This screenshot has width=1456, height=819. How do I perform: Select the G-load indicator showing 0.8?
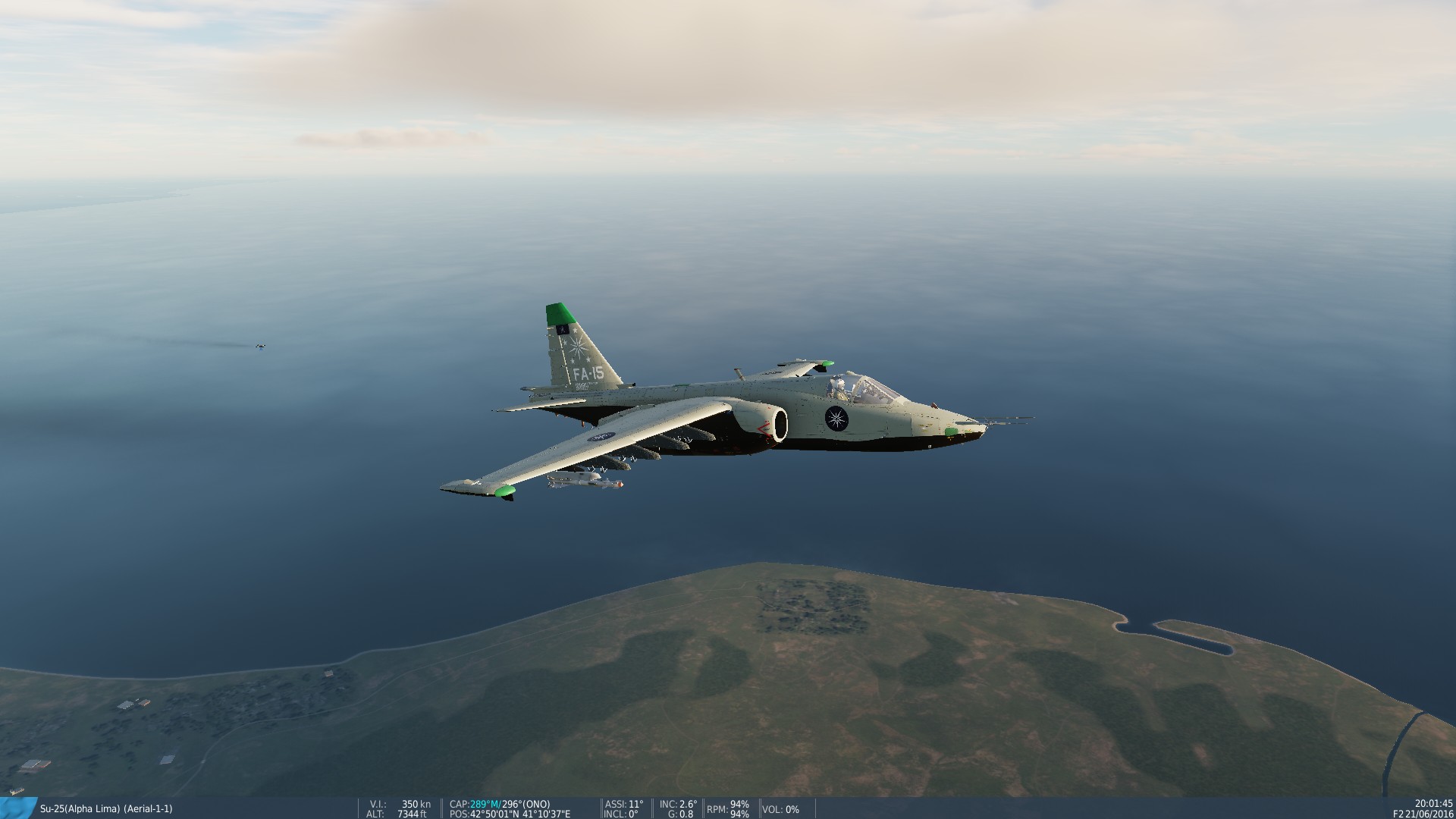click(x=682, y=814)
